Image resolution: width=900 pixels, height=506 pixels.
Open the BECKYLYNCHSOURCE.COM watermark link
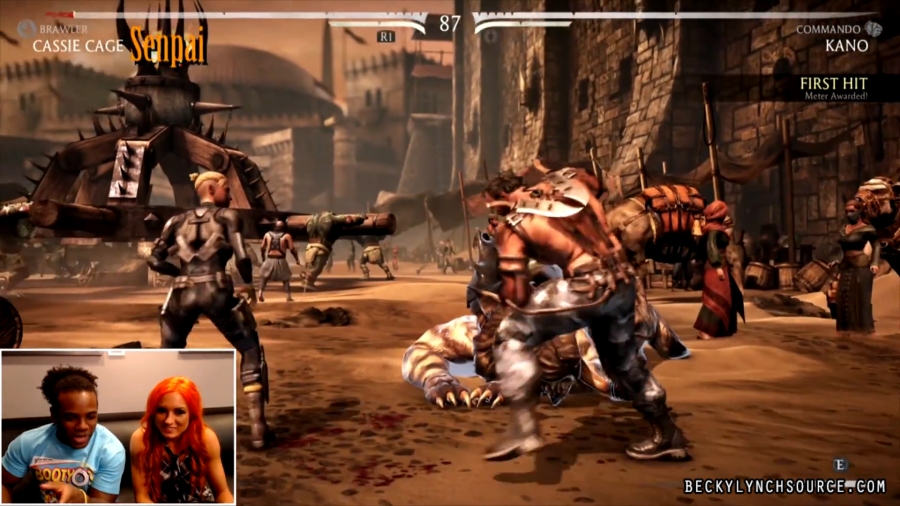click(784, 486)
